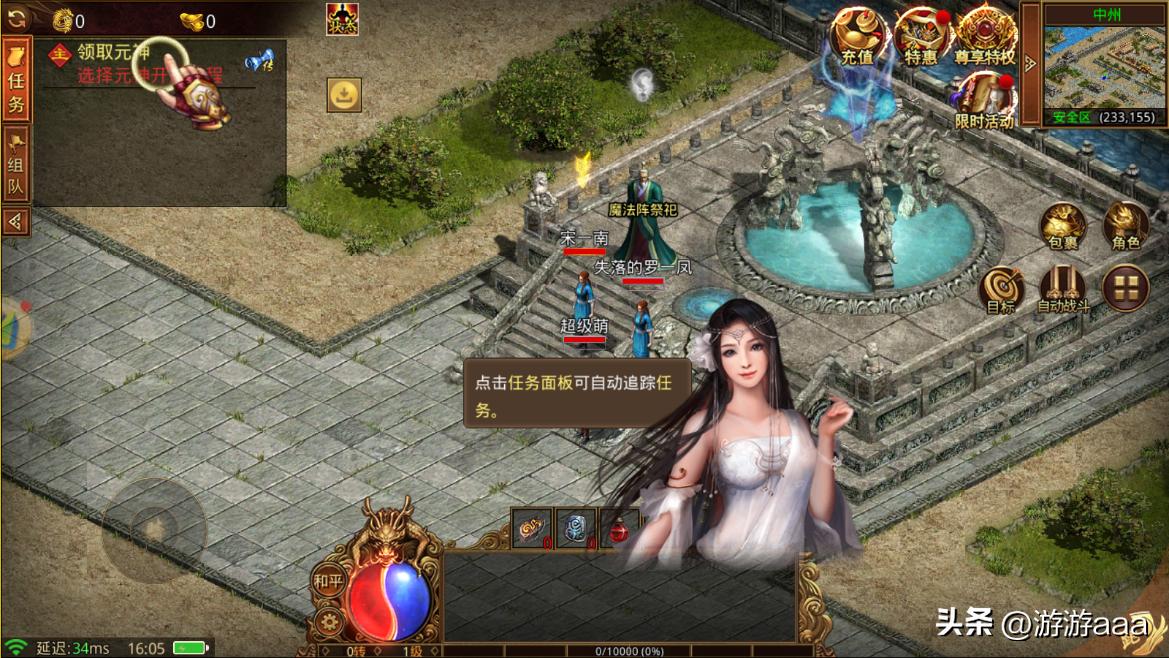The height and width of the screenshot is (658, 1169).
Task: Collapse the minimap with its side arrow
Action: [1031, 65]
